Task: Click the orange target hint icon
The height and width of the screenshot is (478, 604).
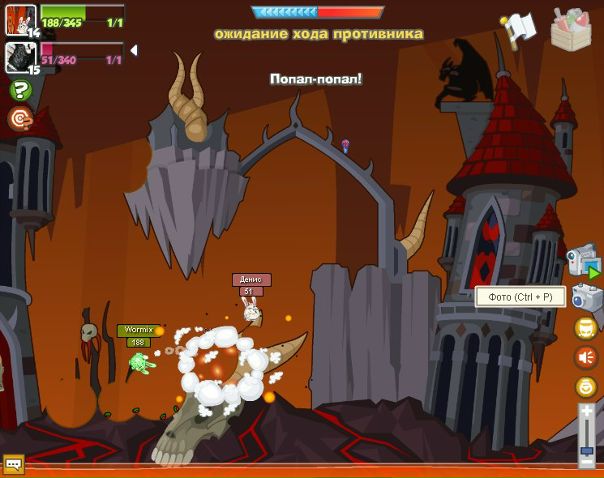Action: [19, 119]
